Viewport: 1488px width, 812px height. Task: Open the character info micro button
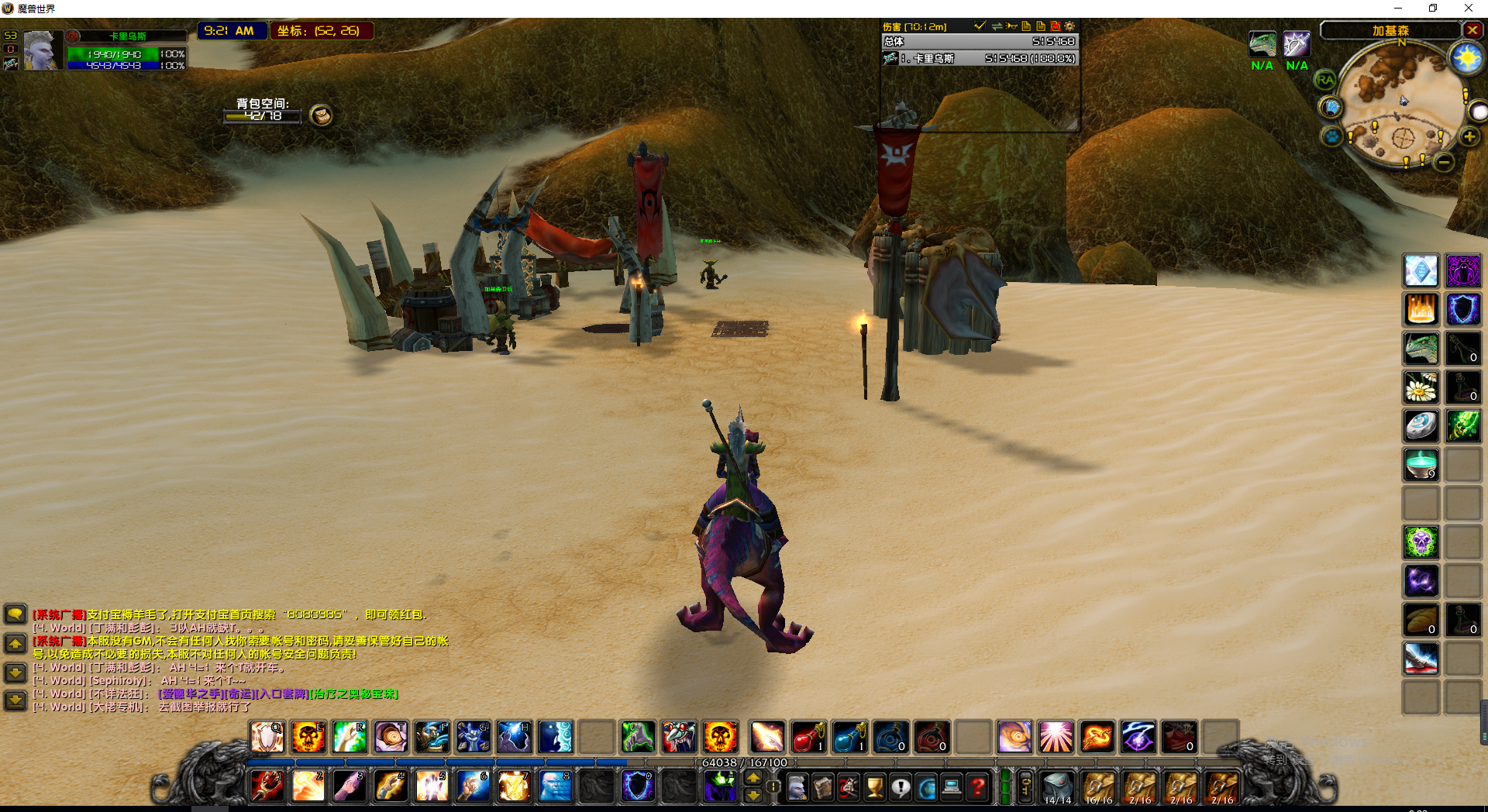click(x=797, y=788)
